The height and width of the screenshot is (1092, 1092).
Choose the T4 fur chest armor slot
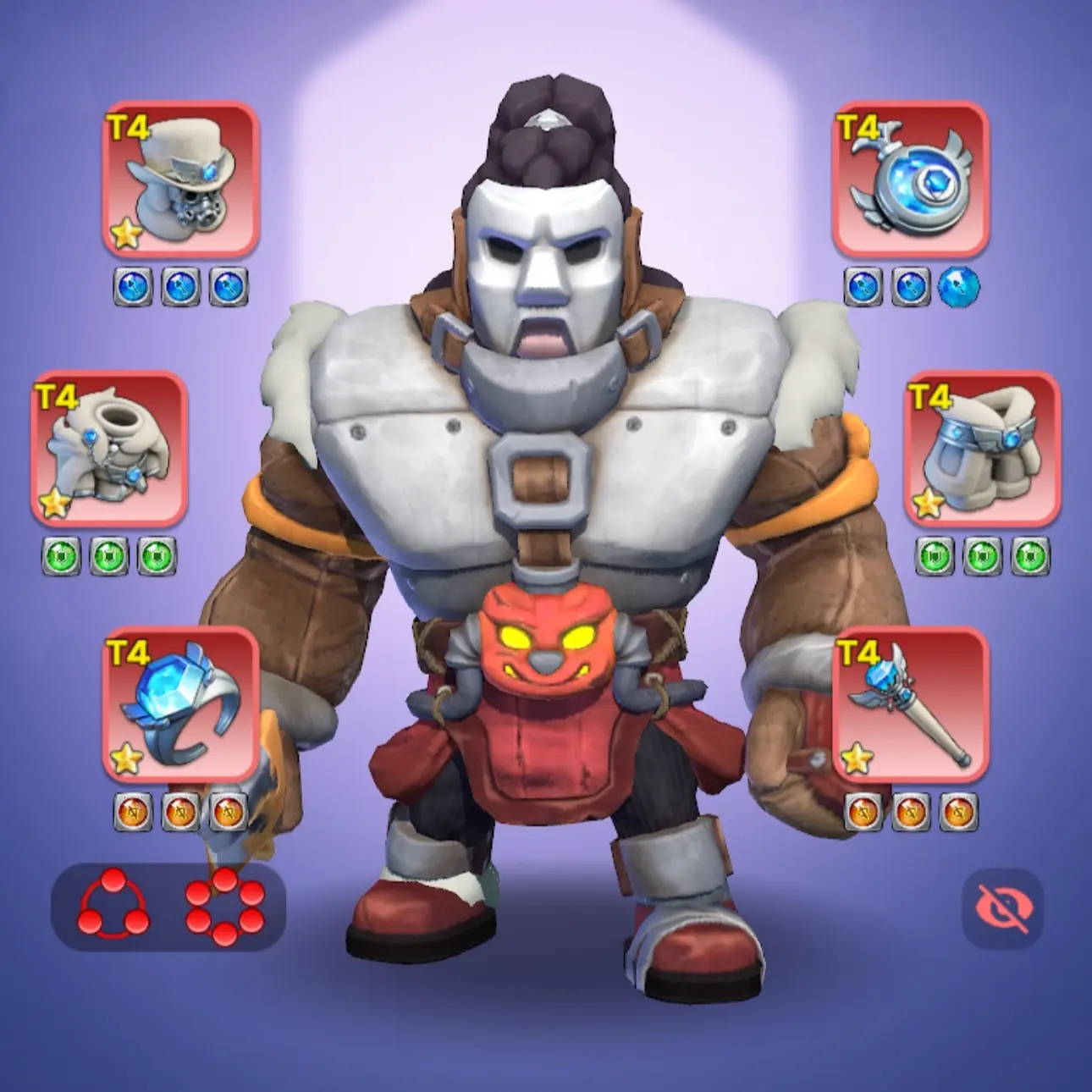pos(109,449)
